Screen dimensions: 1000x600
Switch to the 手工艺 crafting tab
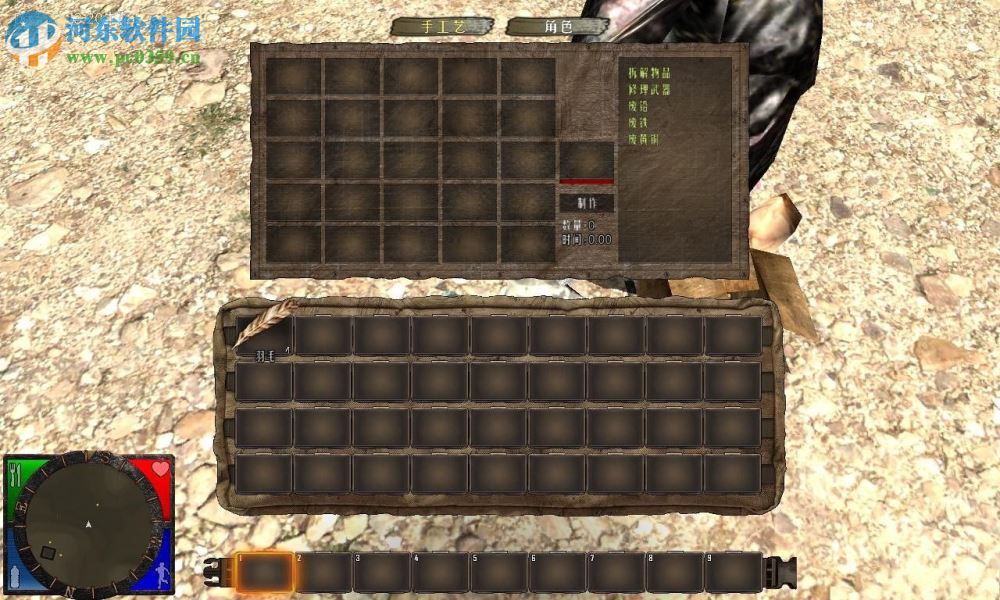point(442,27)
